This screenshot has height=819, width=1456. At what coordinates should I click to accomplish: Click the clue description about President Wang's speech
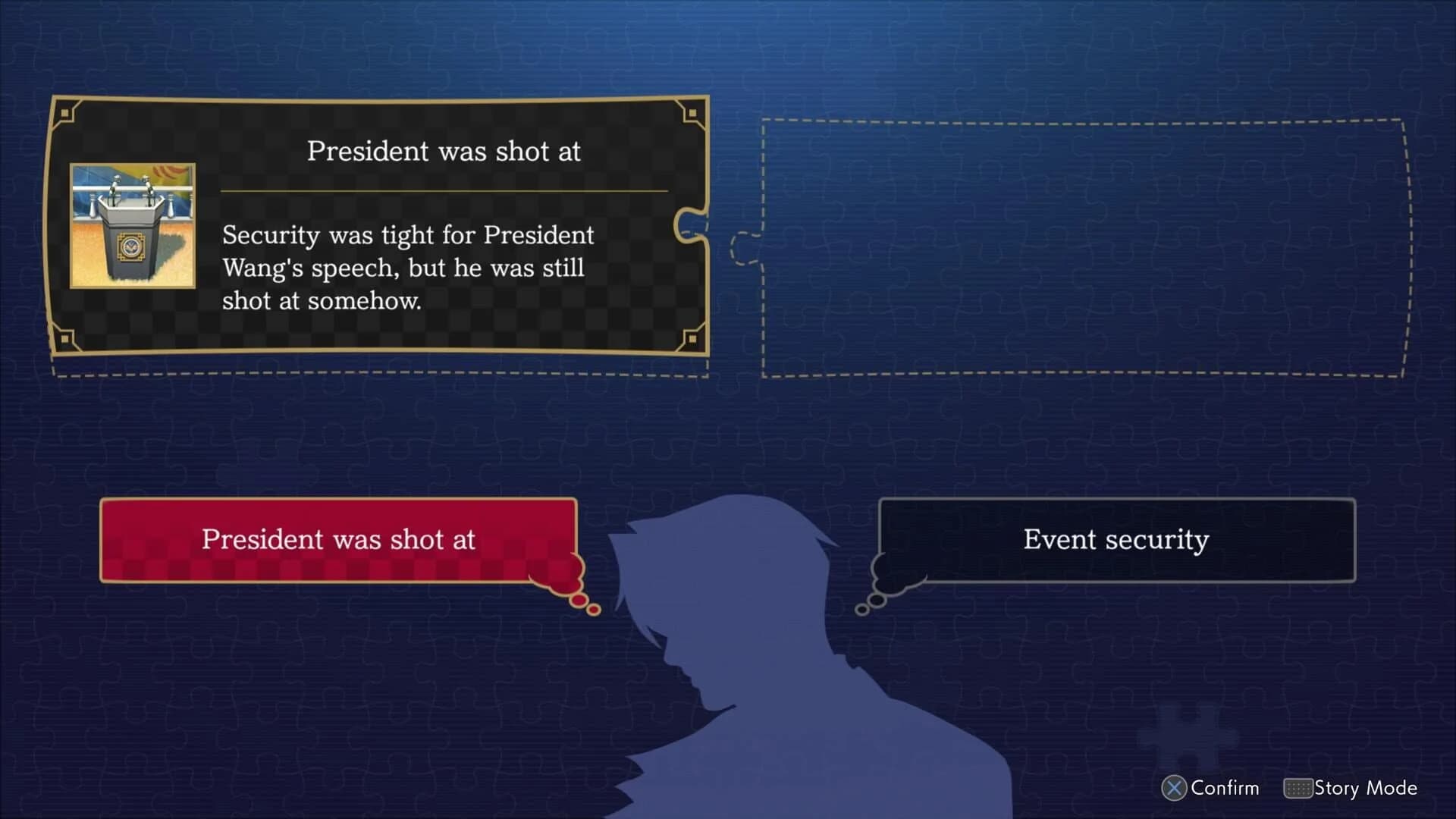pos(408,268)
